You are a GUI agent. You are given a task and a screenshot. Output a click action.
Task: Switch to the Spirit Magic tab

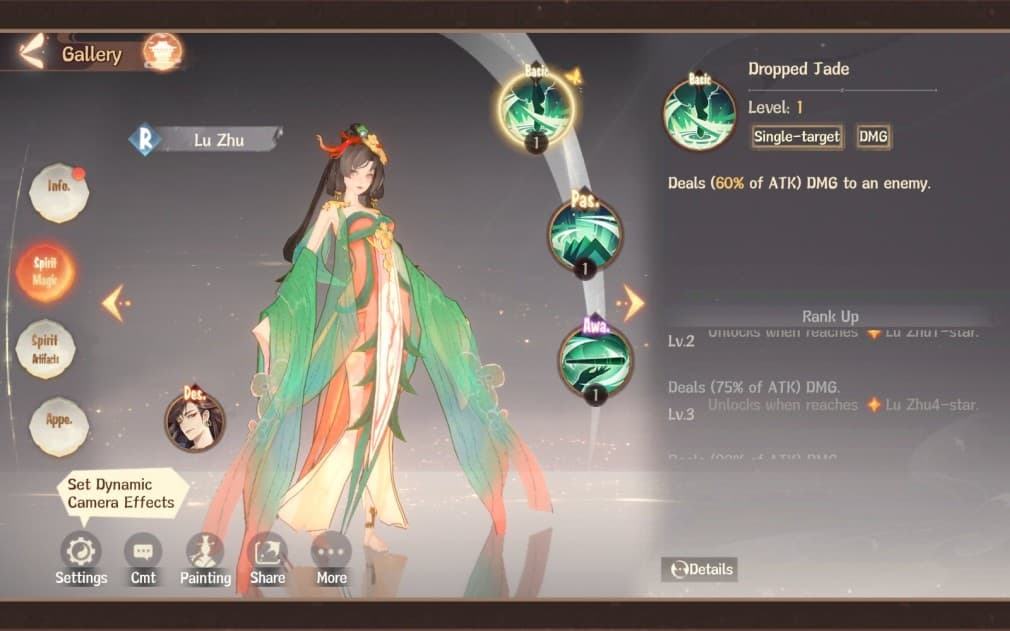45,272
